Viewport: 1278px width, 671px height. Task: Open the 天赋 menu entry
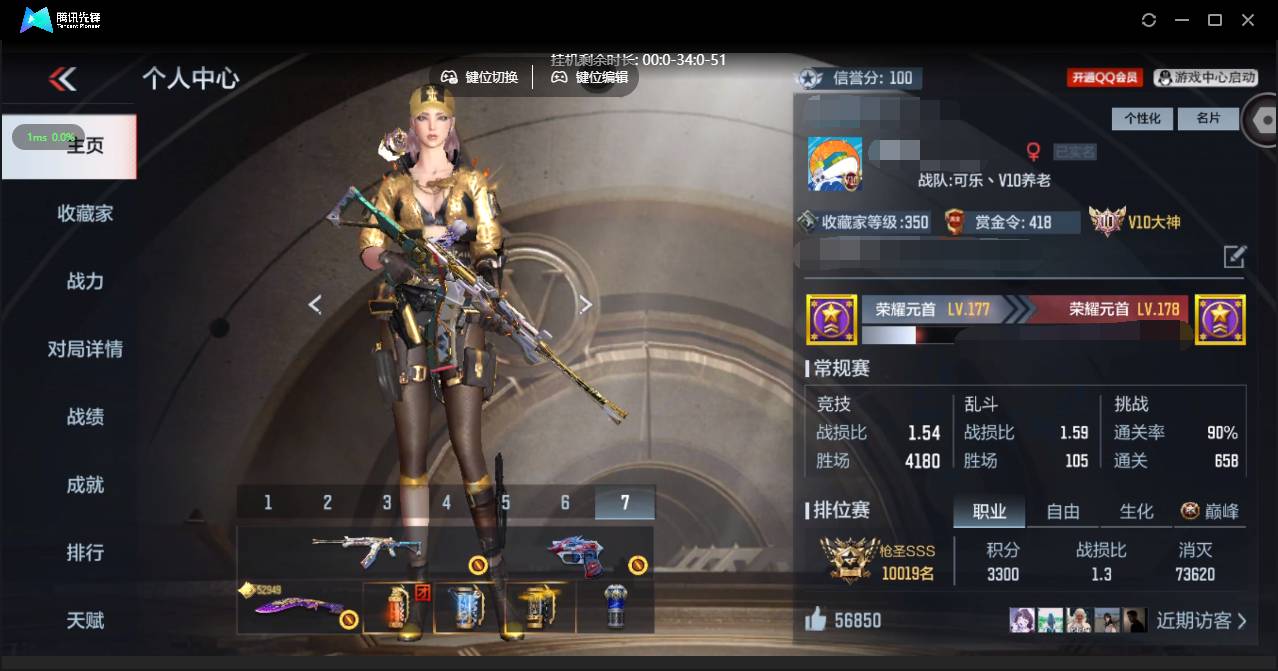click(x=85, y=621)
